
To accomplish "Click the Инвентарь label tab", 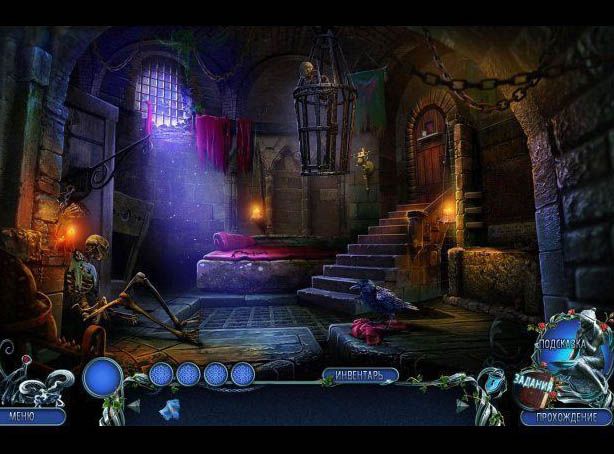I will click(x=360, y=375).
